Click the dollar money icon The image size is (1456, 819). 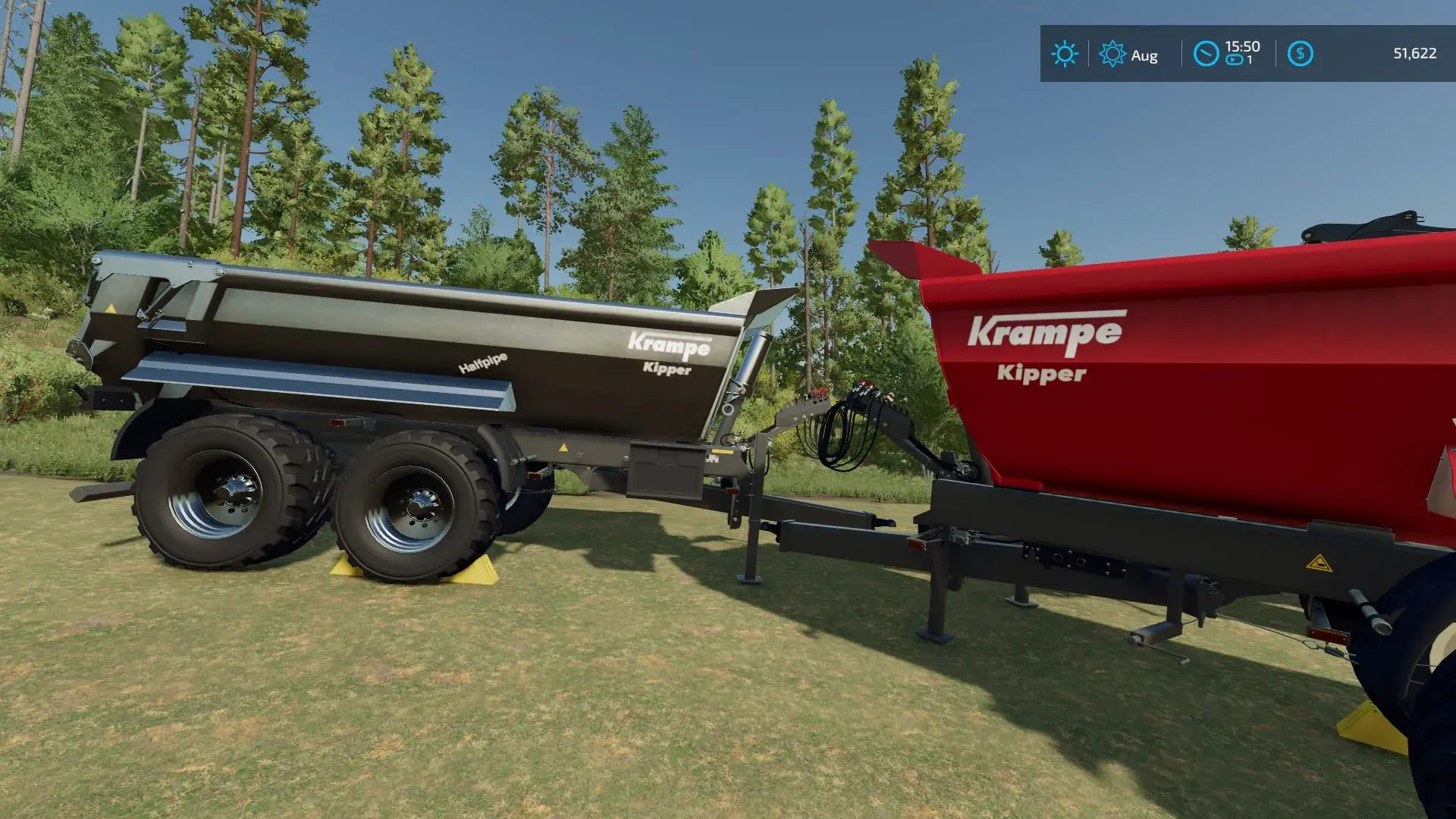[1300, 54]
